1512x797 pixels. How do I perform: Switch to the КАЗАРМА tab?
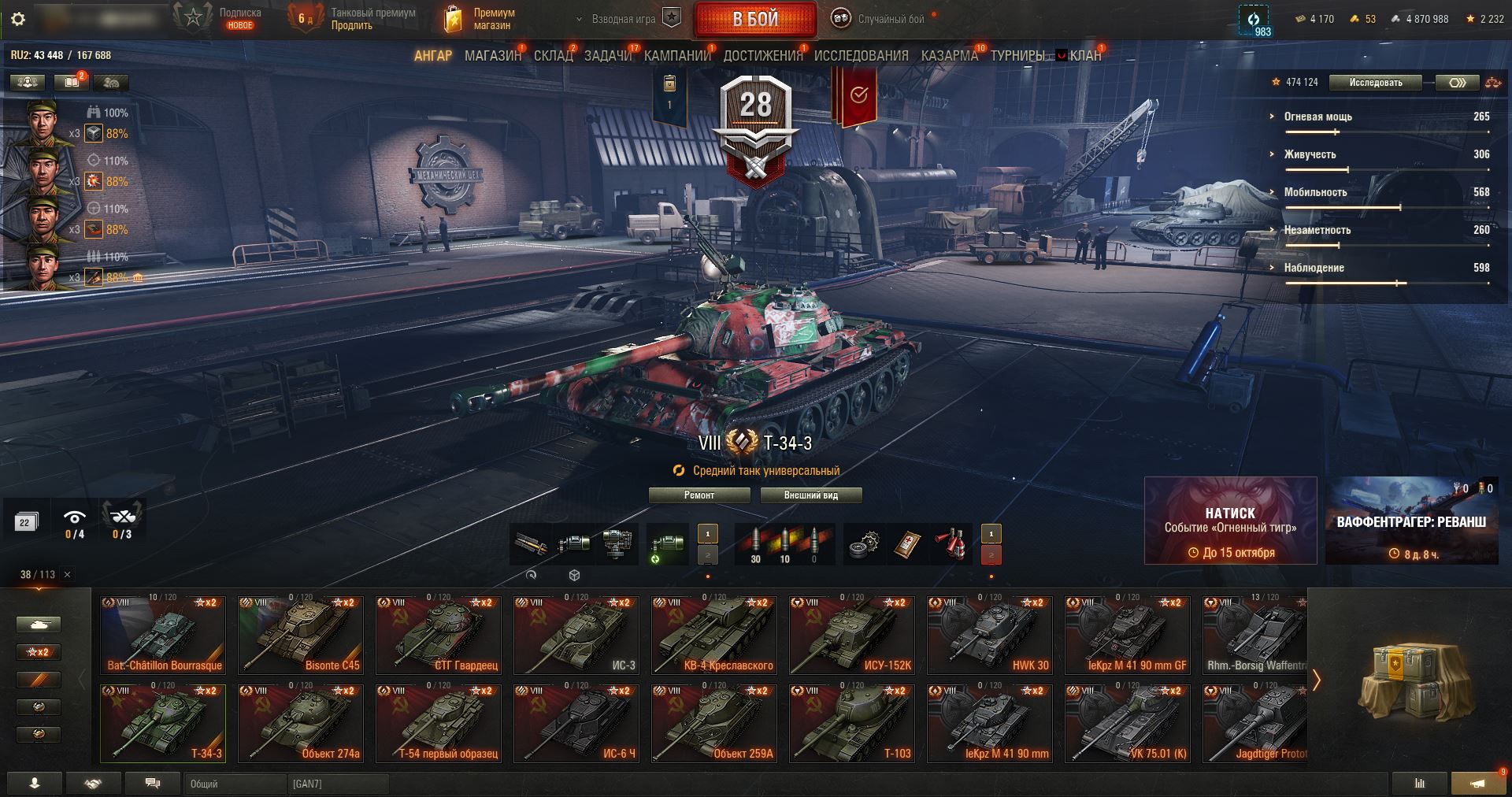(x=949, y=56)
